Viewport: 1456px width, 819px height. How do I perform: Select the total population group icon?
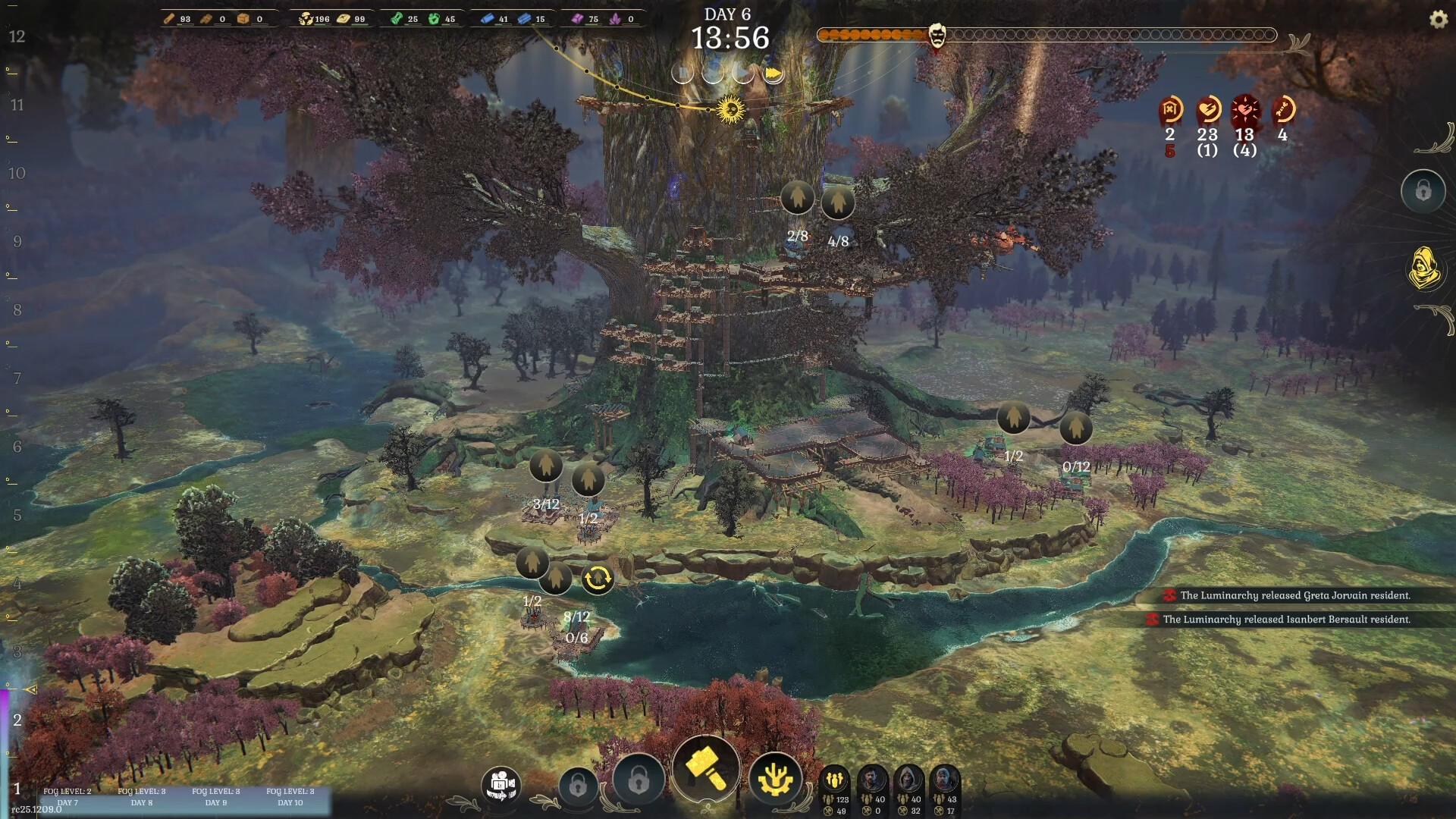pos(835,780)
